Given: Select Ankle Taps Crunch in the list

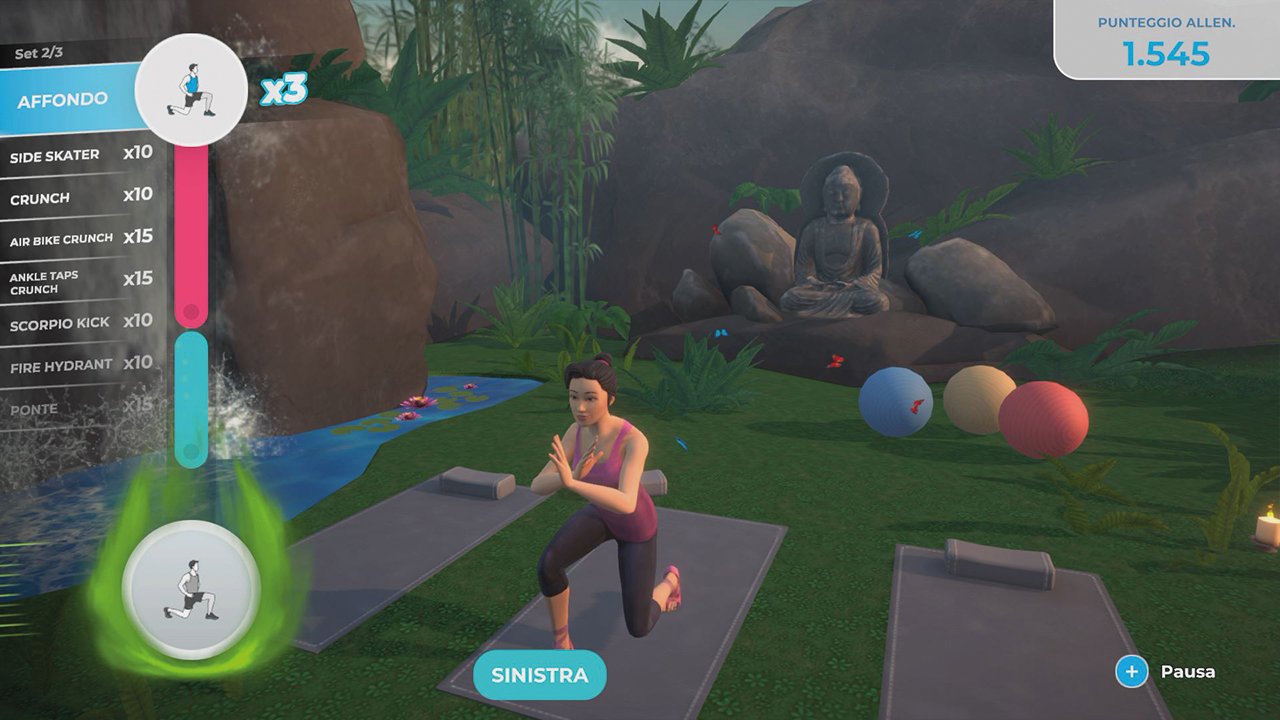Looking at the screenshot, I should pos(80,281).
